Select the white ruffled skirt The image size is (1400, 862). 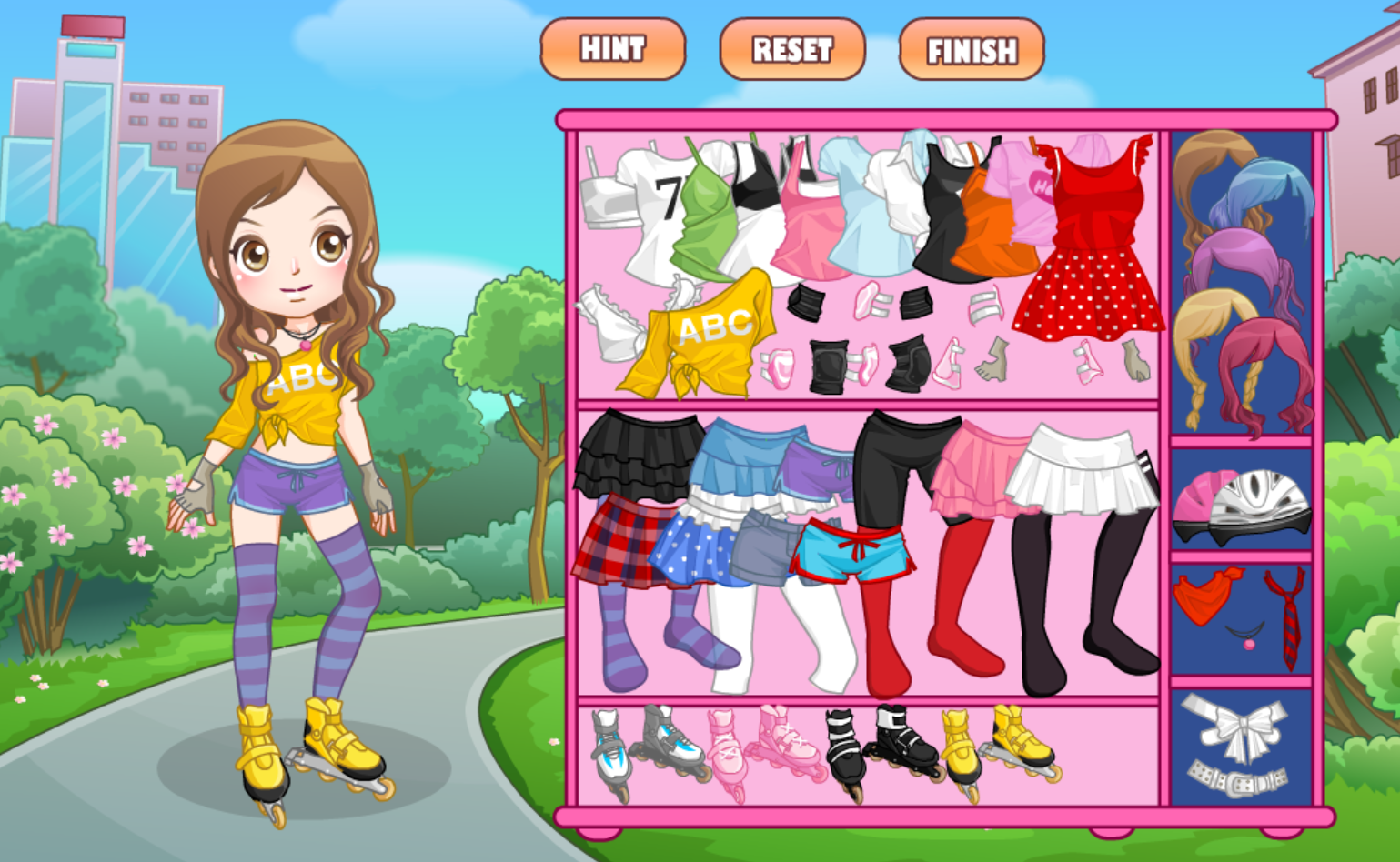tap(1078, 473)
